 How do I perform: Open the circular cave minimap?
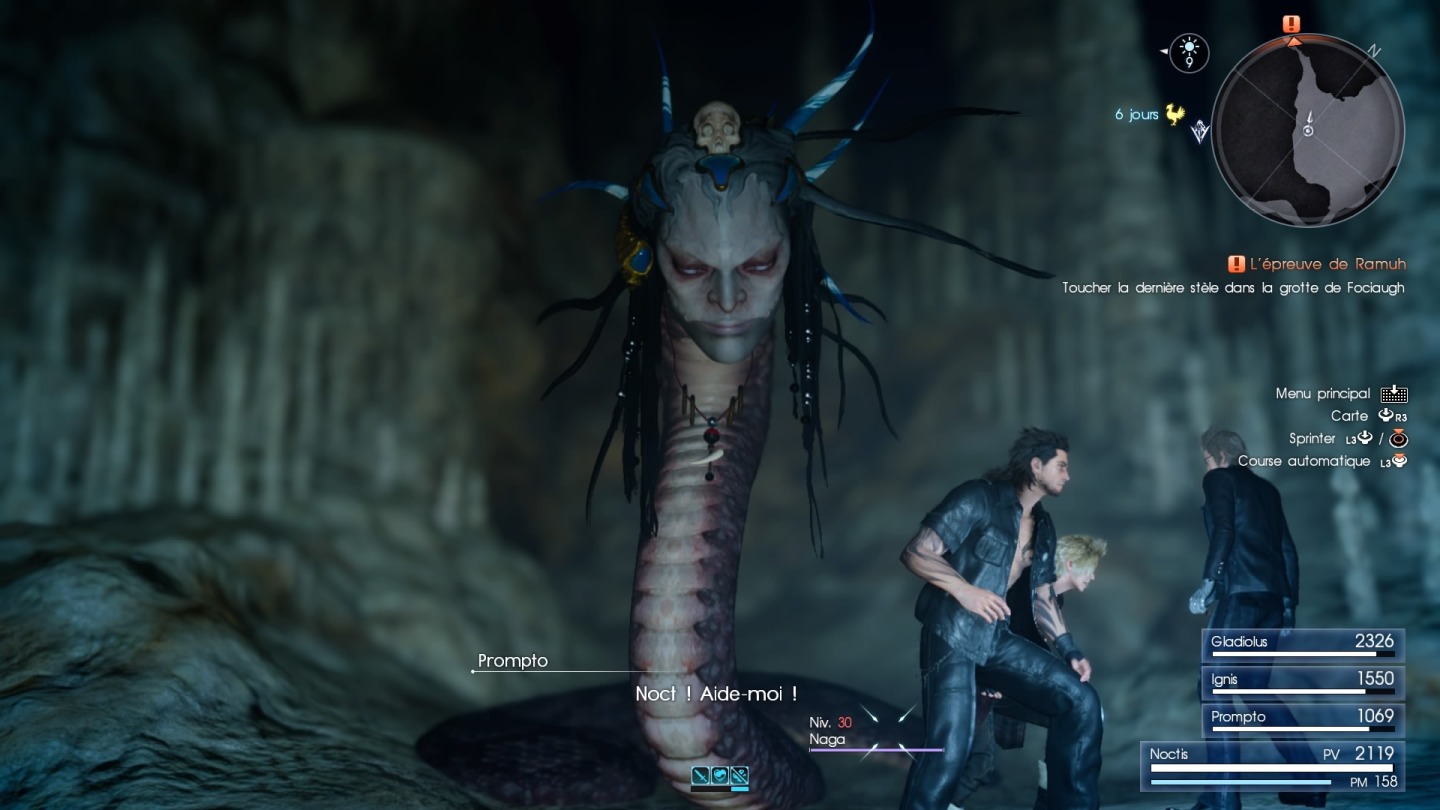click(1307, 130)
